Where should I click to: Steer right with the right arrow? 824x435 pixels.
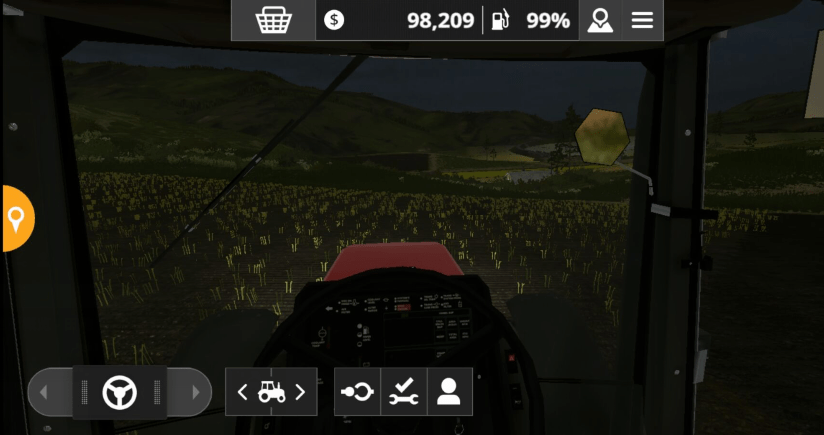[195, 392]
